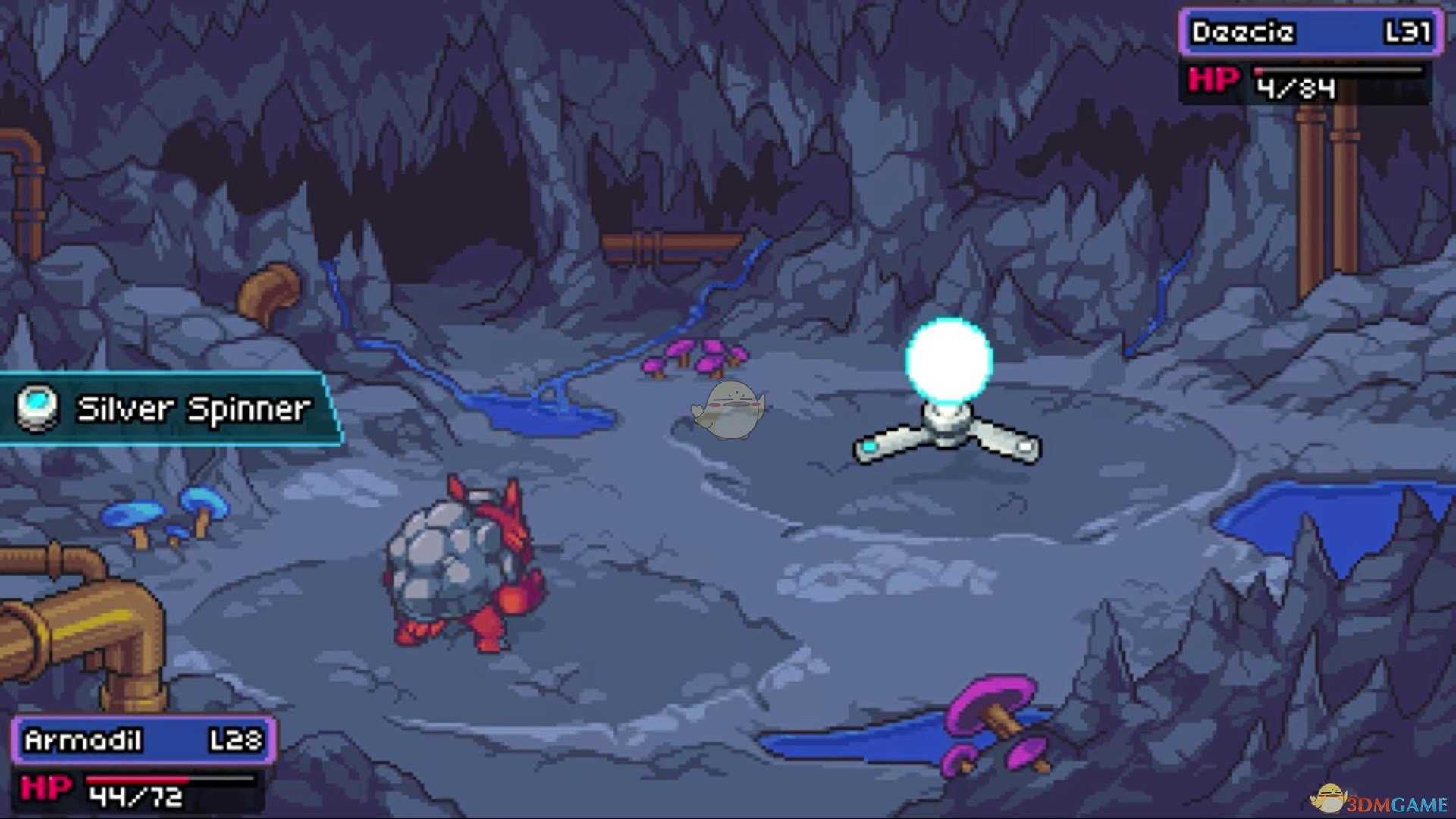Expand Deecie's L31 level badge
The height and width of the screenshot is (819, 1456).
coord(1409,33)
